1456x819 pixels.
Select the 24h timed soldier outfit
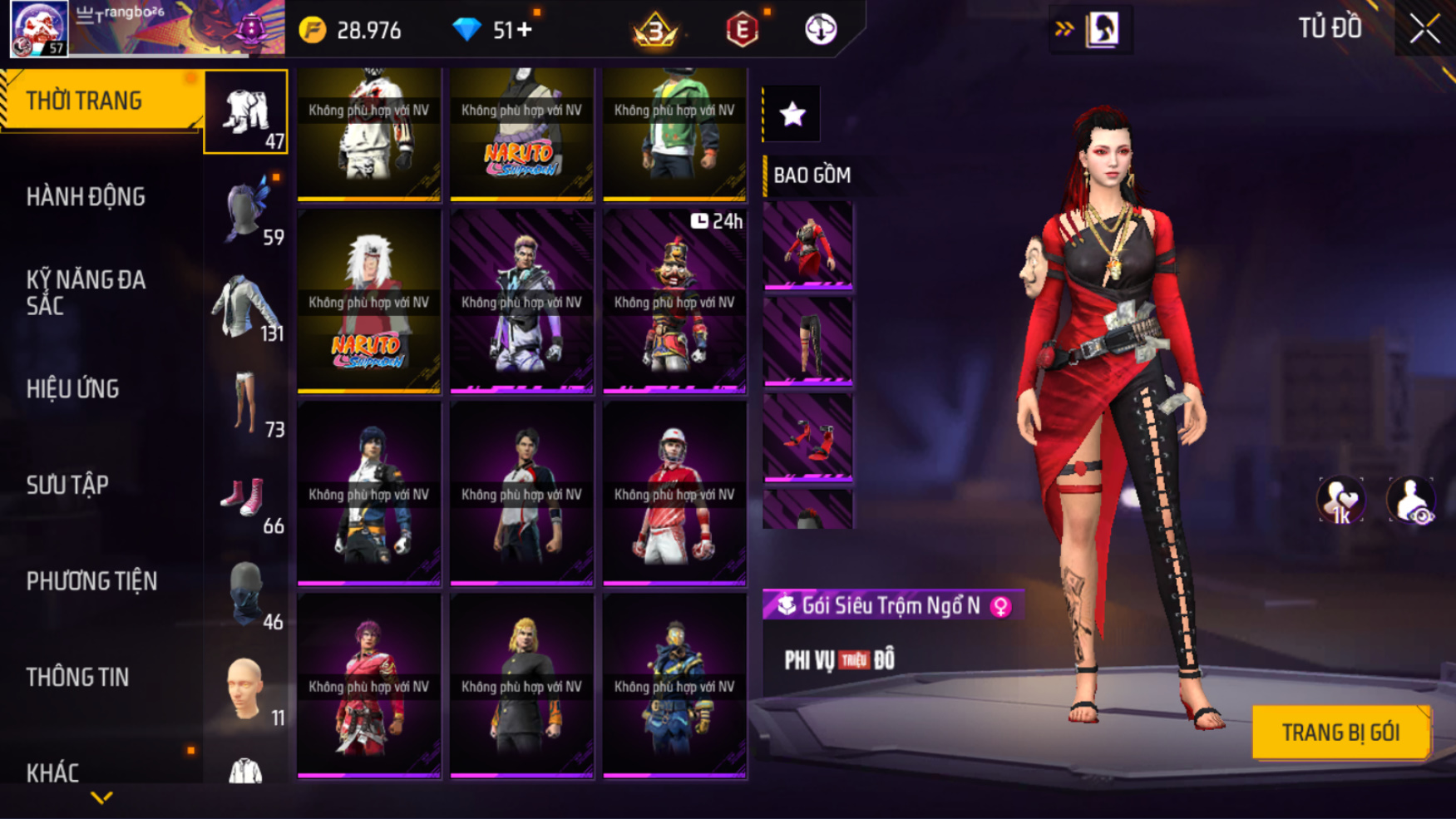pyautogui.click(x=674, y=300)
